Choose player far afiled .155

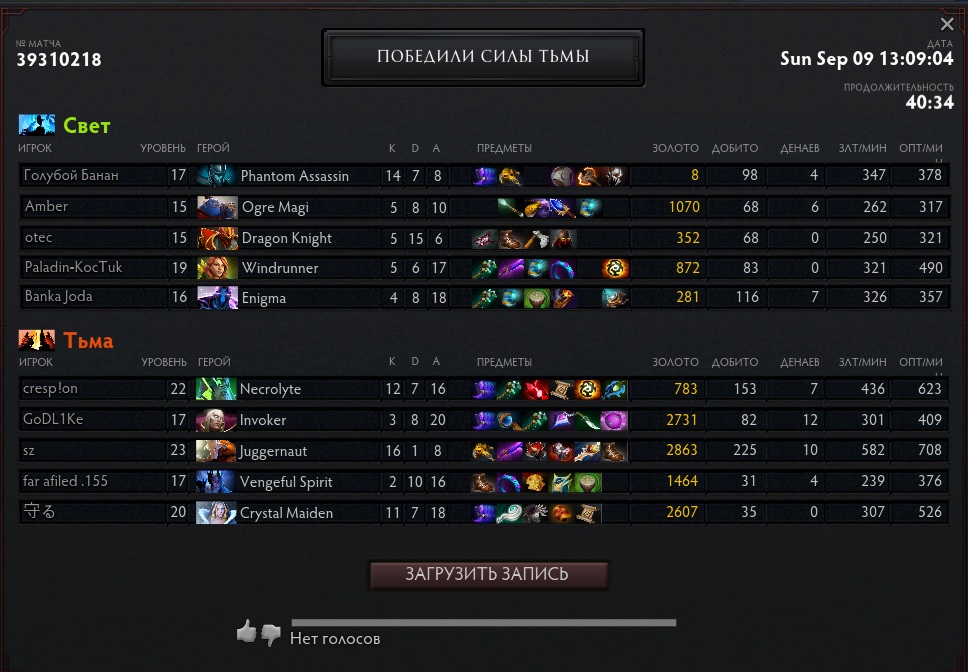pyautogui.click(x=65, y=482)
